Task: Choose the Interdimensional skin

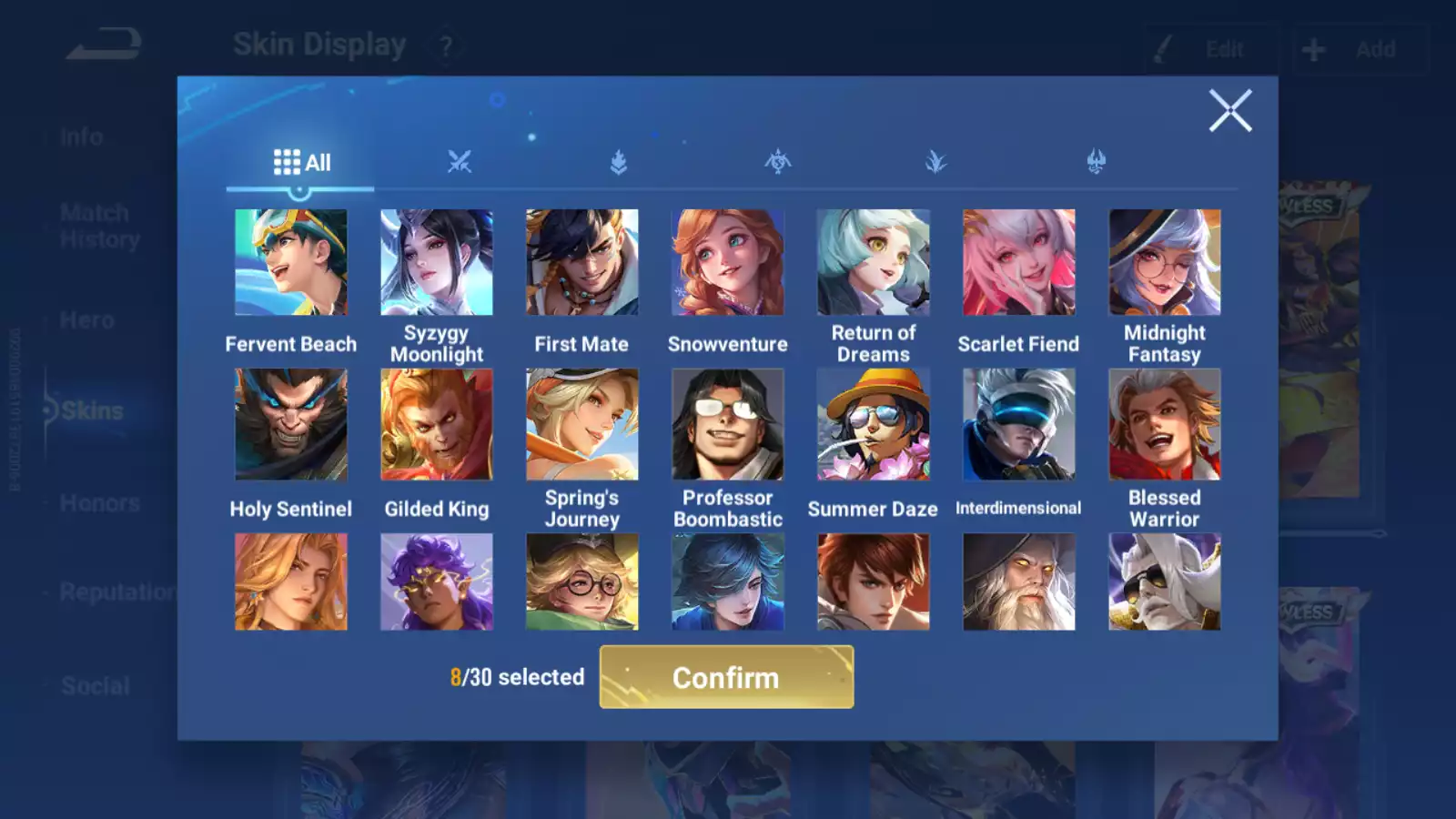Action: click(1019, 424)
